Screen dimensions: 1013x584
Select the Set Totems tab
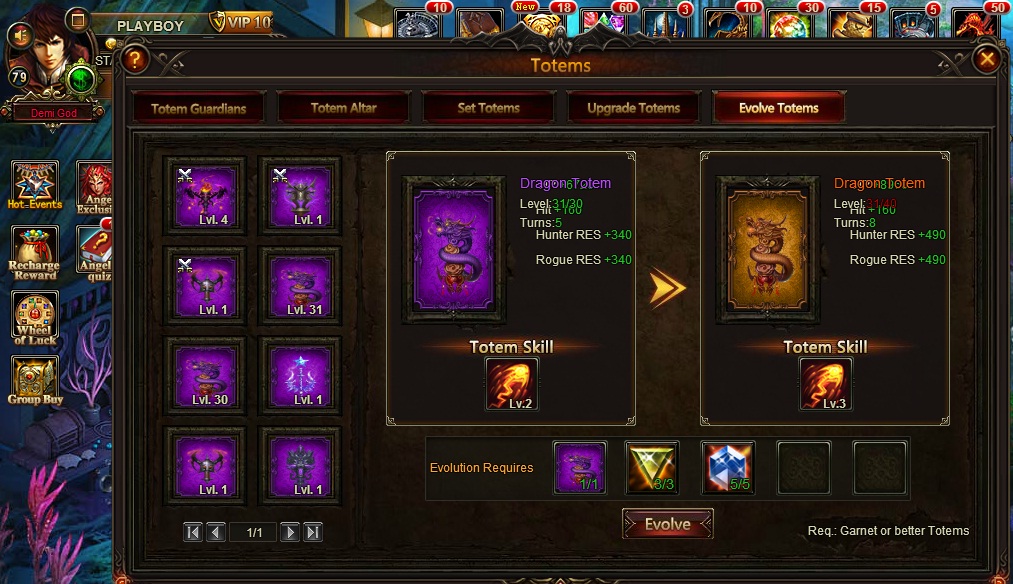pyautogui.click(x=488, y=108)
